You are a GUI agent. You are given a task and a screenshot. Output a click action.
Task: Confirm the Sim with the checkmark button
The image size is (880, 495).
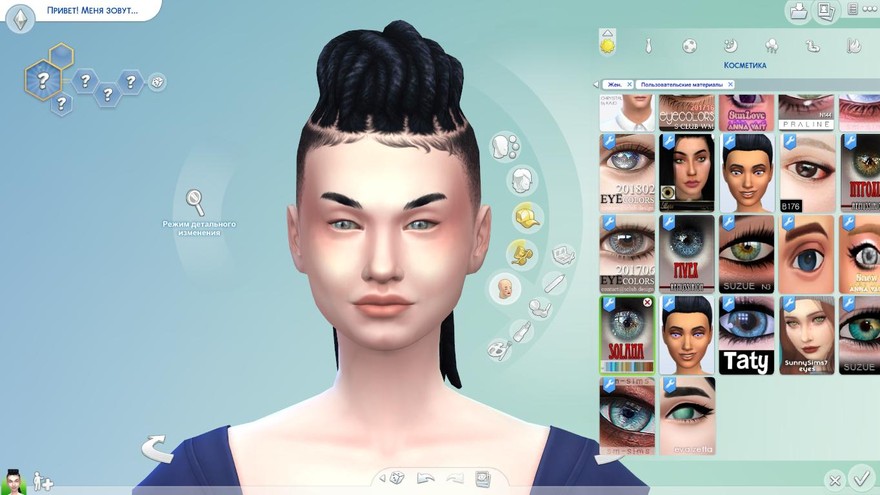tap(860, 478)
